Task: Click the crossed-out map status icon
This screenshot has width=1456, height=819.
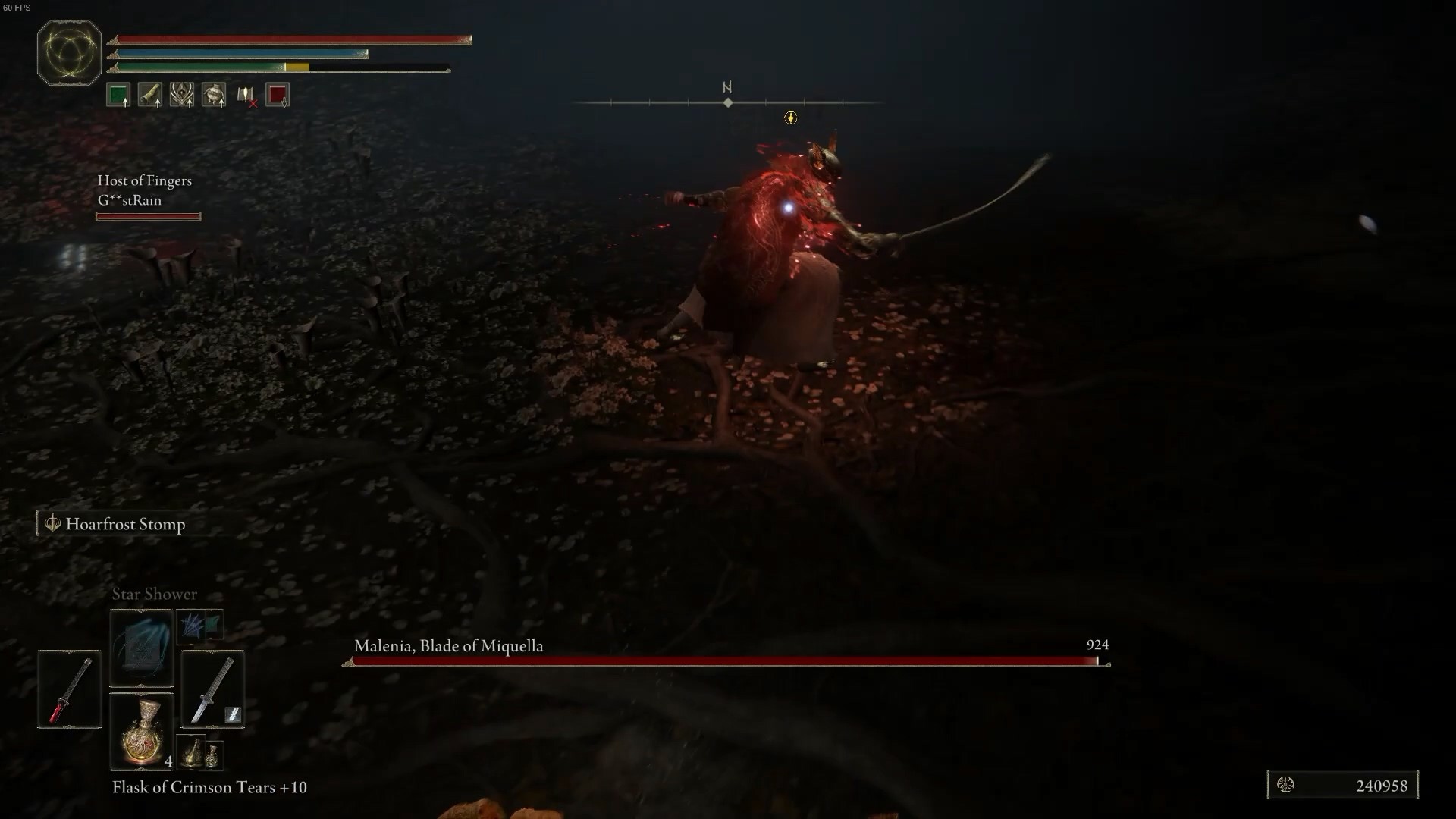Action: (246, 95)
